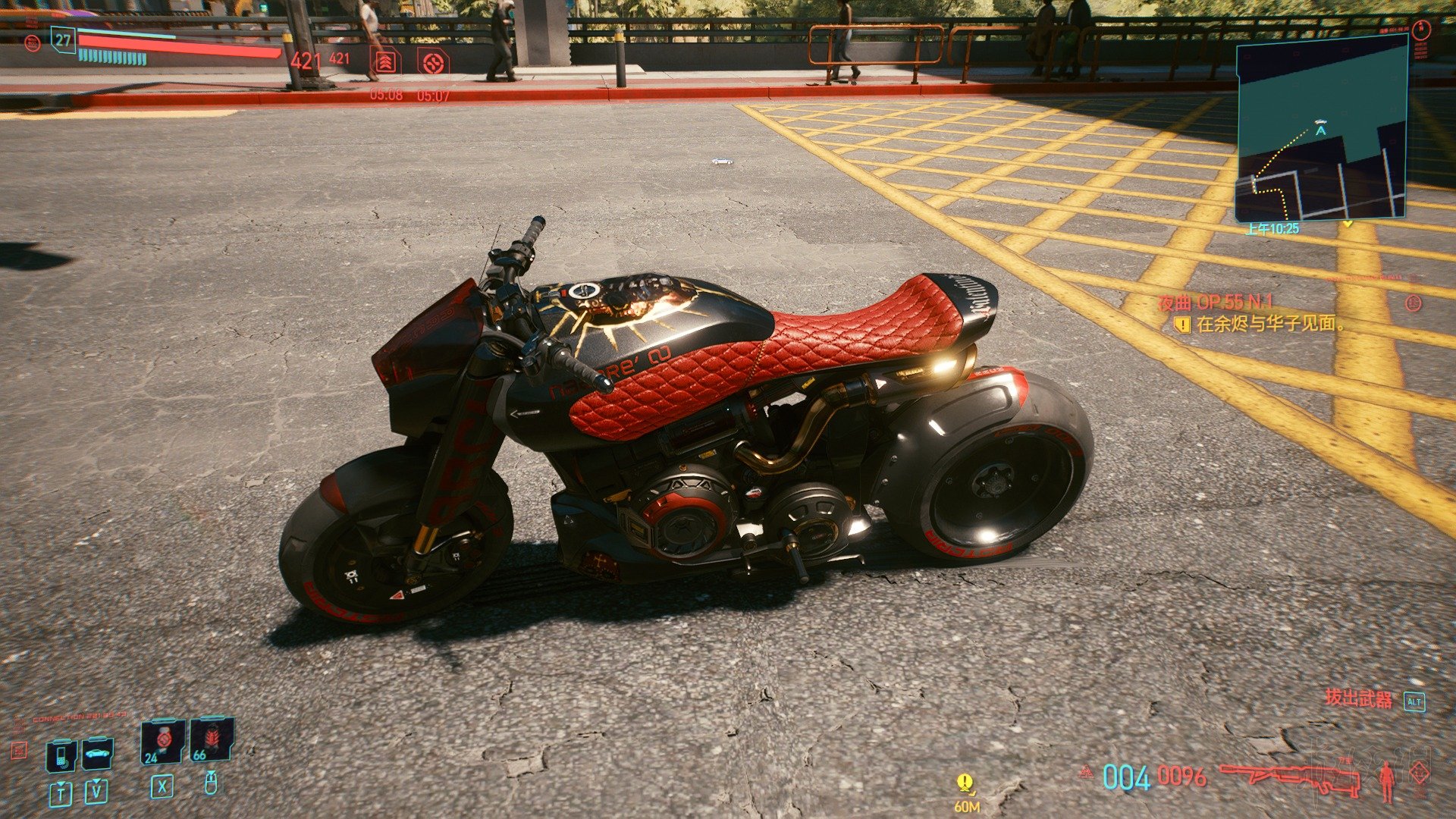Select the tracked quest 夜曲 OP.55 N.1
This screenshot has height=819, width=1456.
click(x=1216, y=303)
